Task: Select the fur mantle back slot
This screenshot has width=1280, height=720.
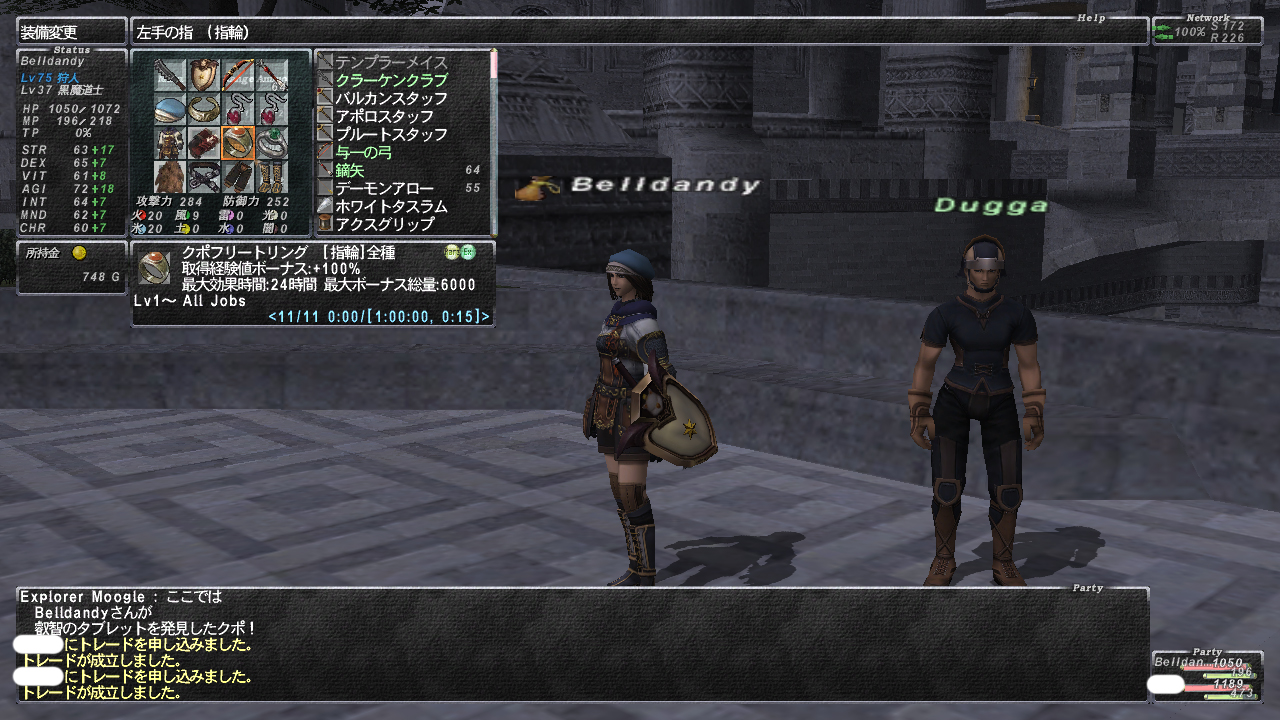Action: point(171,177)
